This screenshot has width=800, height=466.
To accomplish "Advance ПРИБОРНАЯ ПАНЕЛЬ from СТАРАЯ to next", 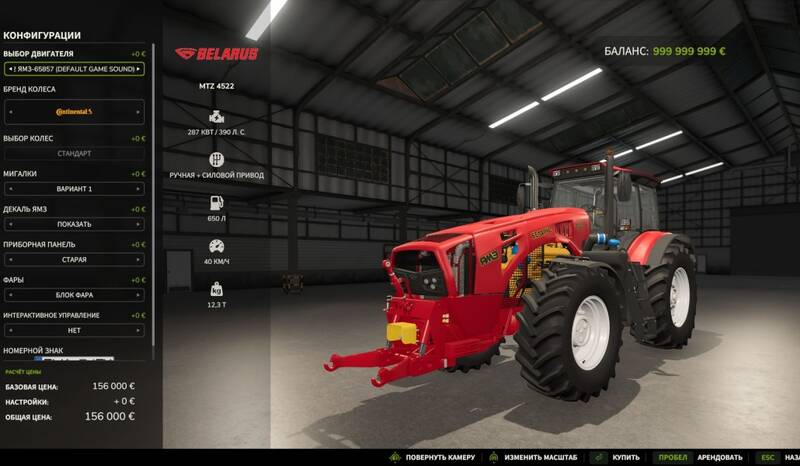I will (x=139, y=259).
